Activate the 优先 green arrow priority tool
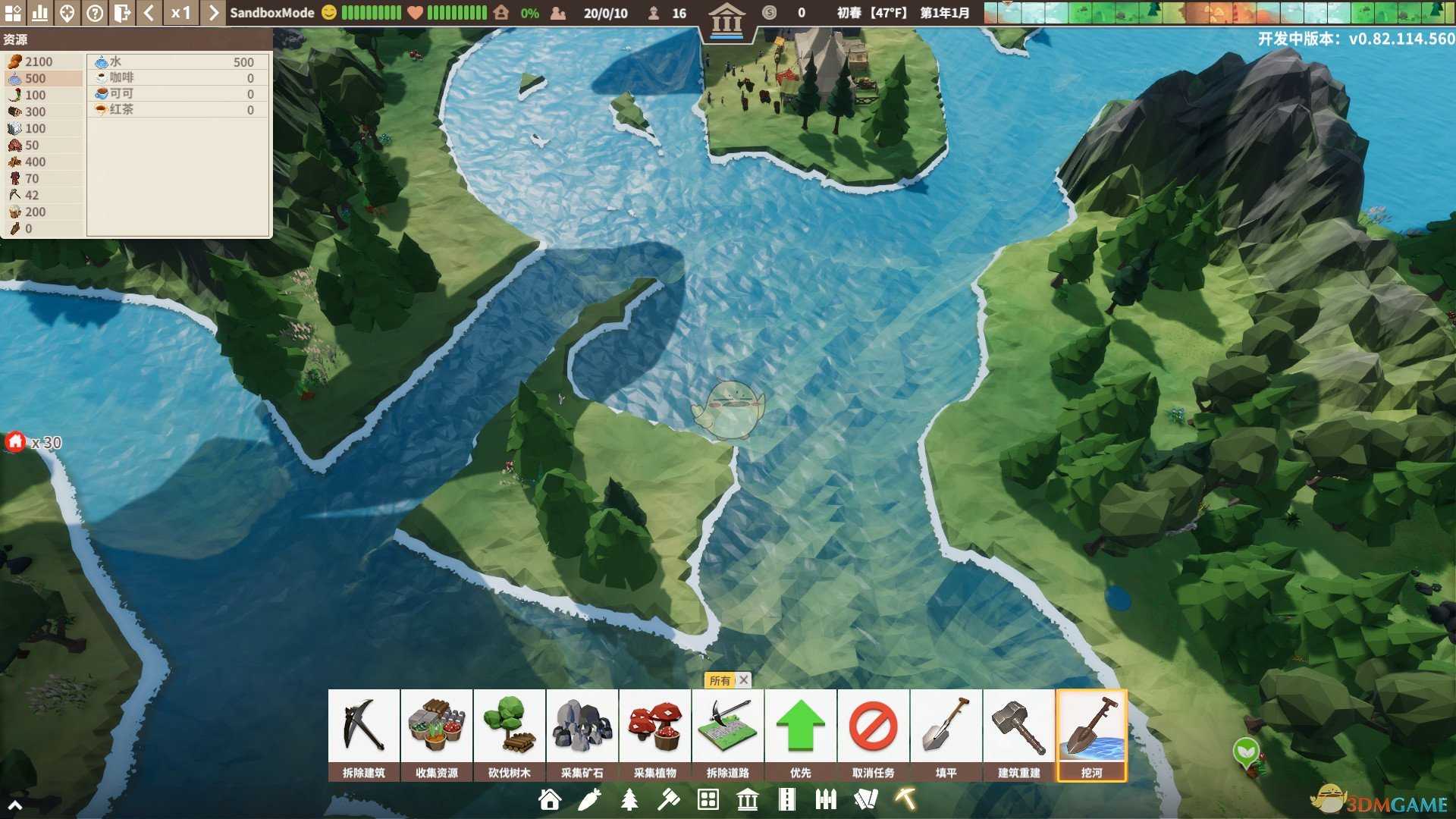Viewport: 1456px width, 819px height. pos(800,733)
